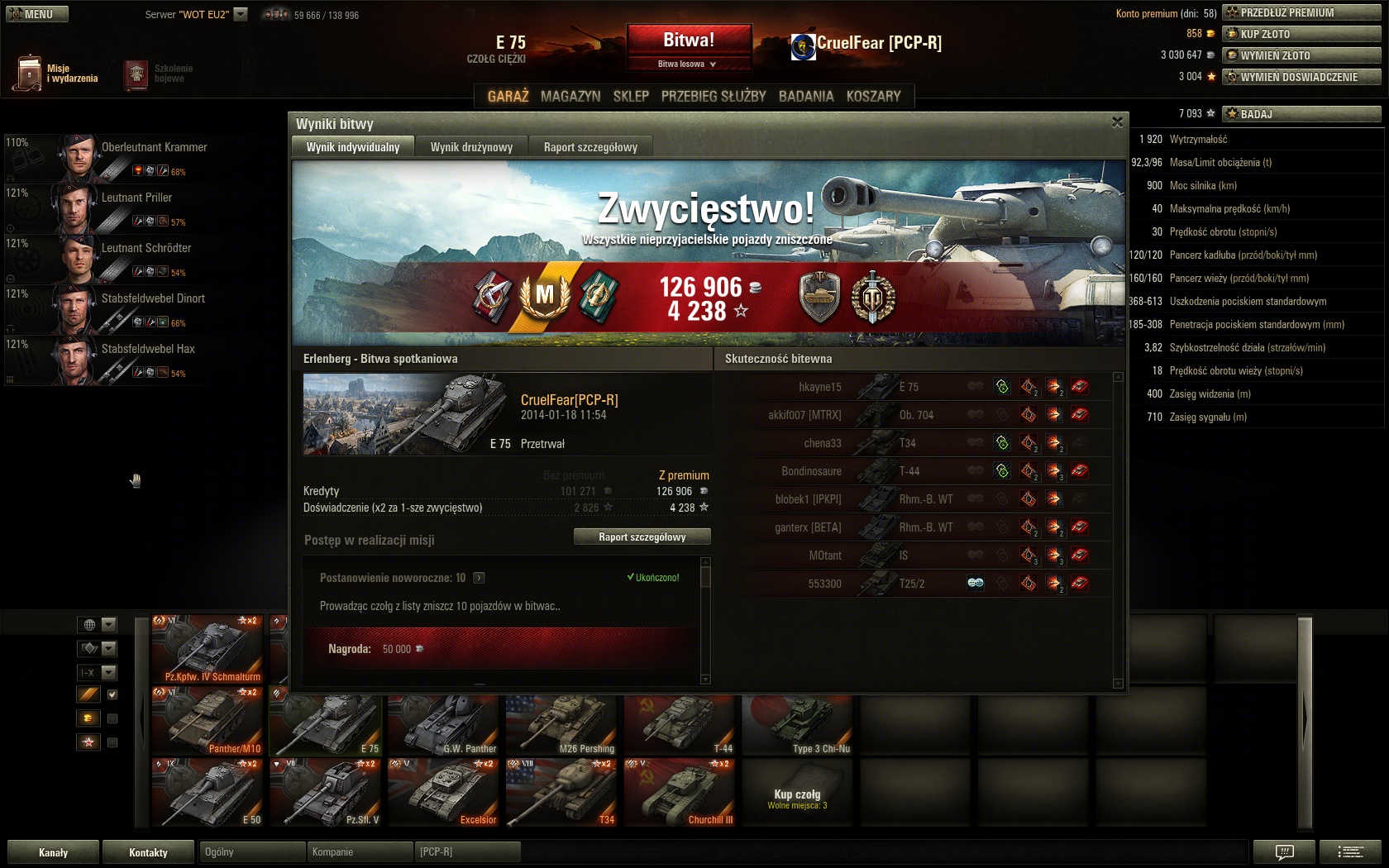Open the Raport szczegółowy tab
The image size is (1389, 868).
point(590,147)
